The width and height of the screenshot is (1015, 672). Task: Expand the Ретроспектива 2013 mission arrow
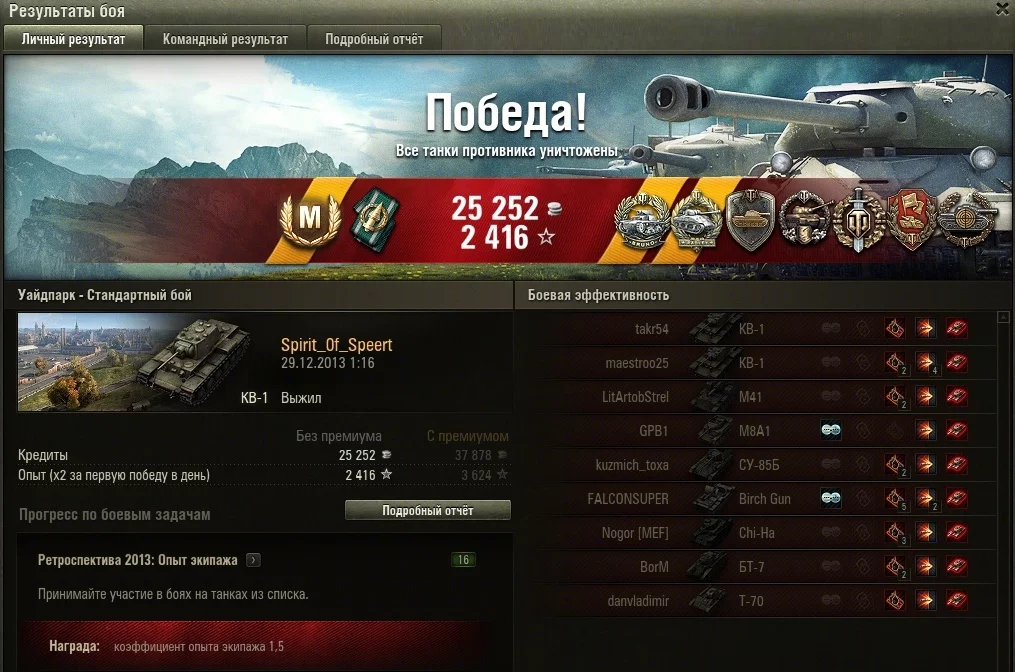pyautogui.click(x=254, y=560)
